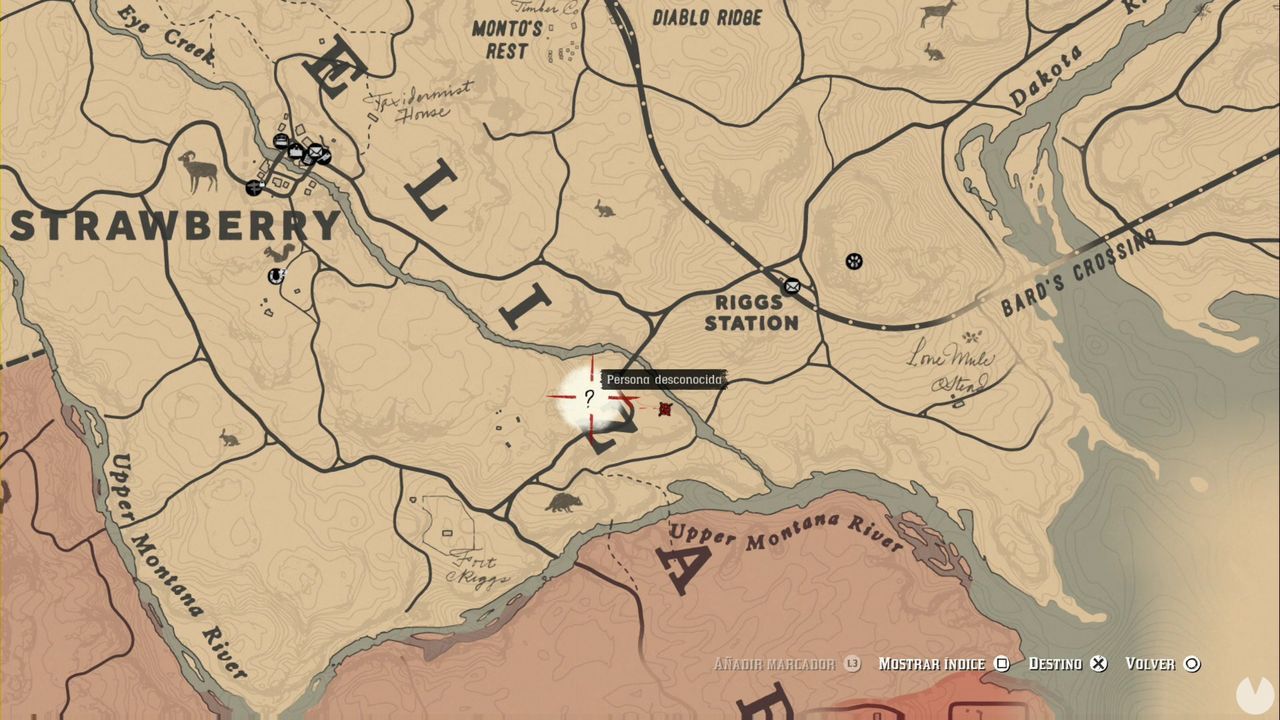
Task: Select the horseshoe stable icon in Strawberry
Action: [274, 276]
